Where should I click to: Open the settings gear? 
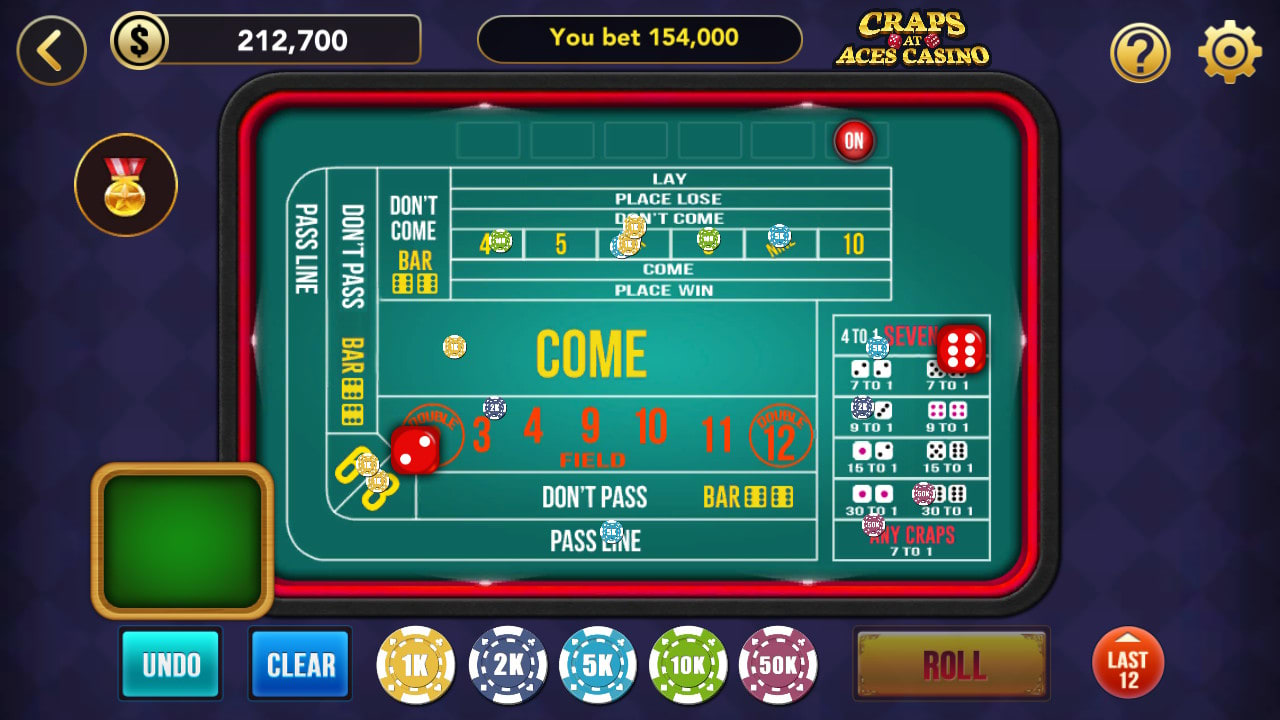[x=1227, y=51]
